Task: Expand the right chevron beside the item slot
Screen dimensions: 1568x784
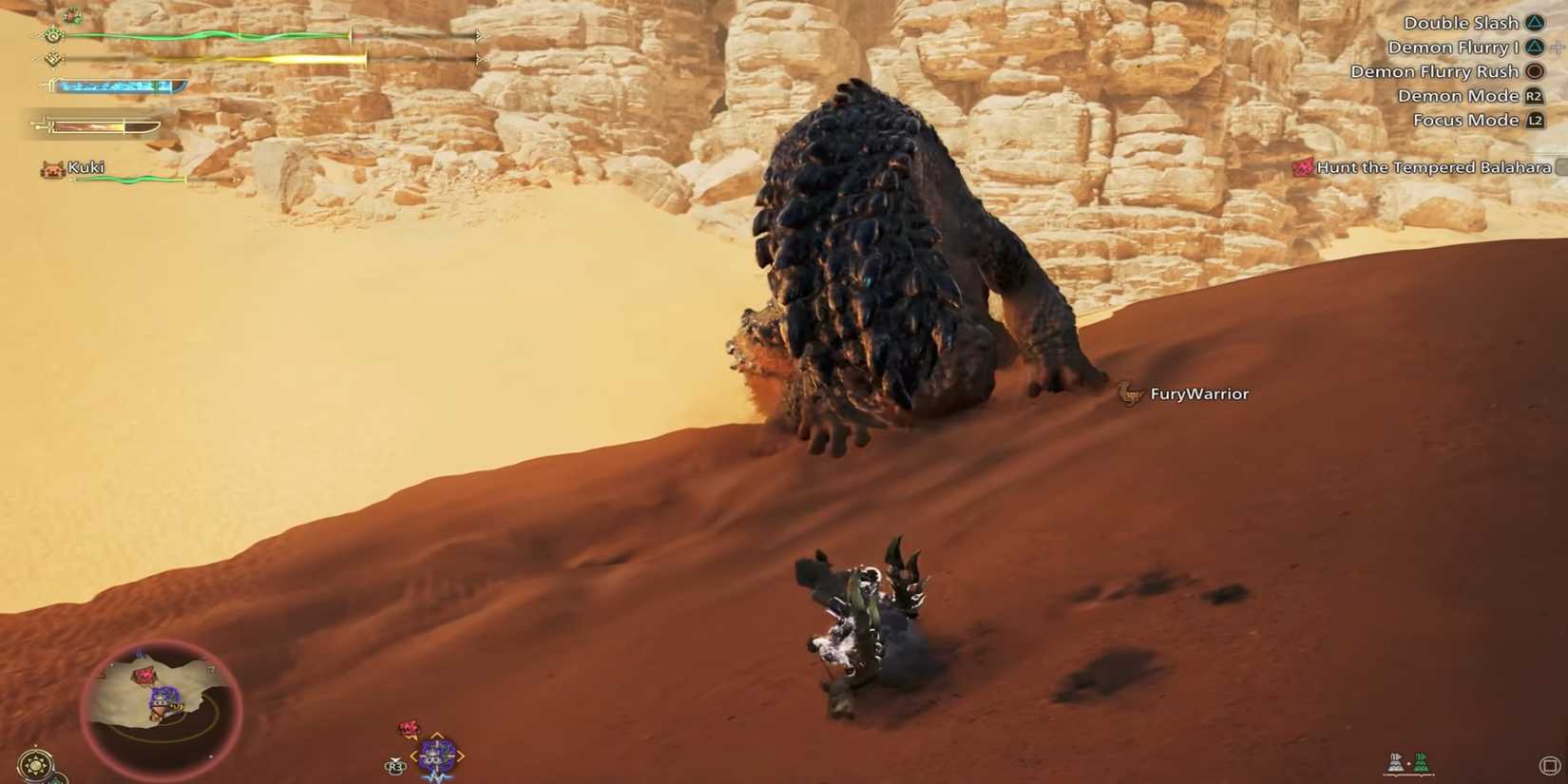Action: pyautogui.click(x=462, y=755)
